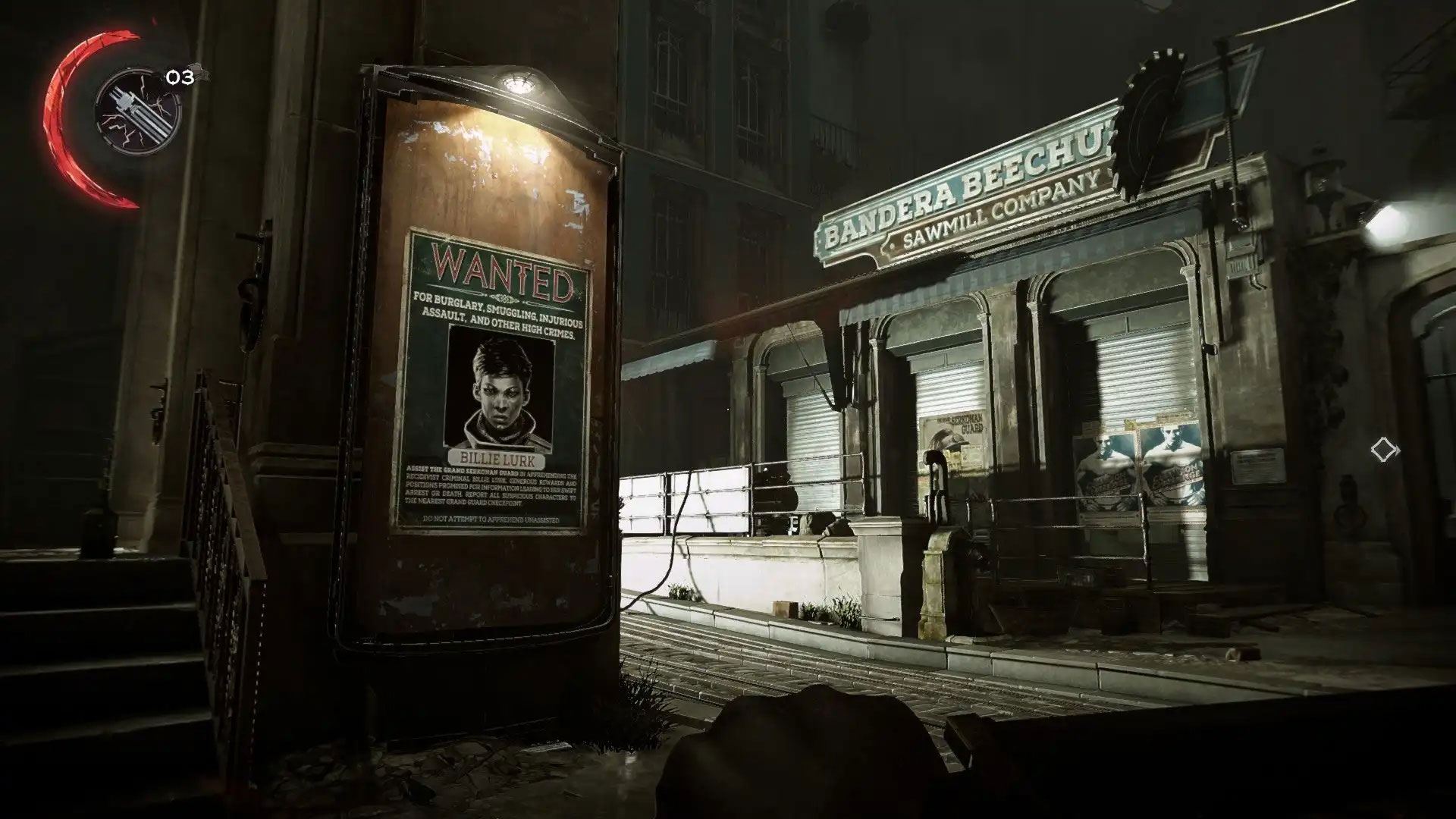Select the diamond objective marker
Screen dimensions: 1456x819
click(x=1385, y=450)
